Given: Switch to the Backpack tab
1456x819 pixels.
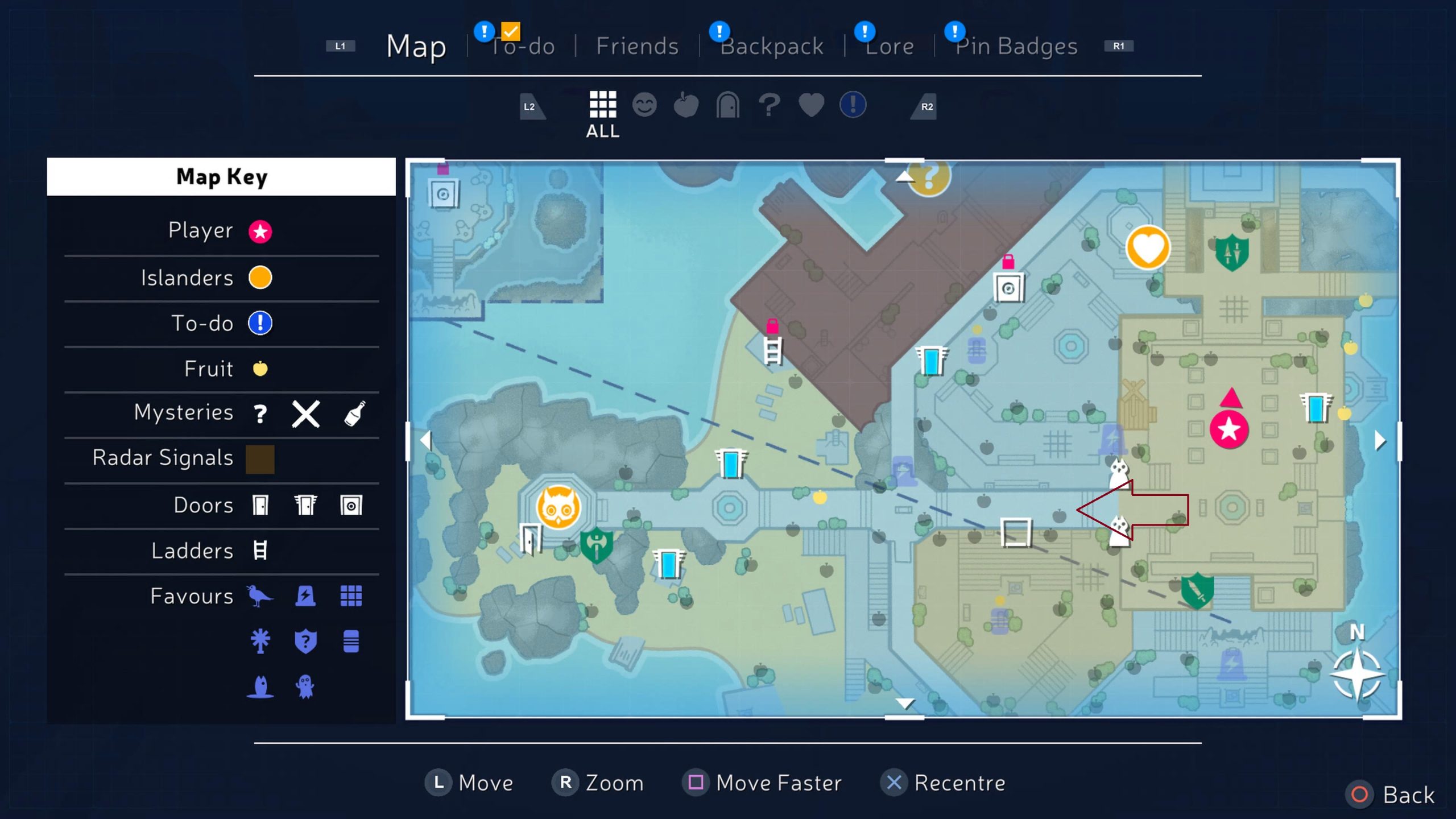Looking at the screenshot, I should point(772,46).
